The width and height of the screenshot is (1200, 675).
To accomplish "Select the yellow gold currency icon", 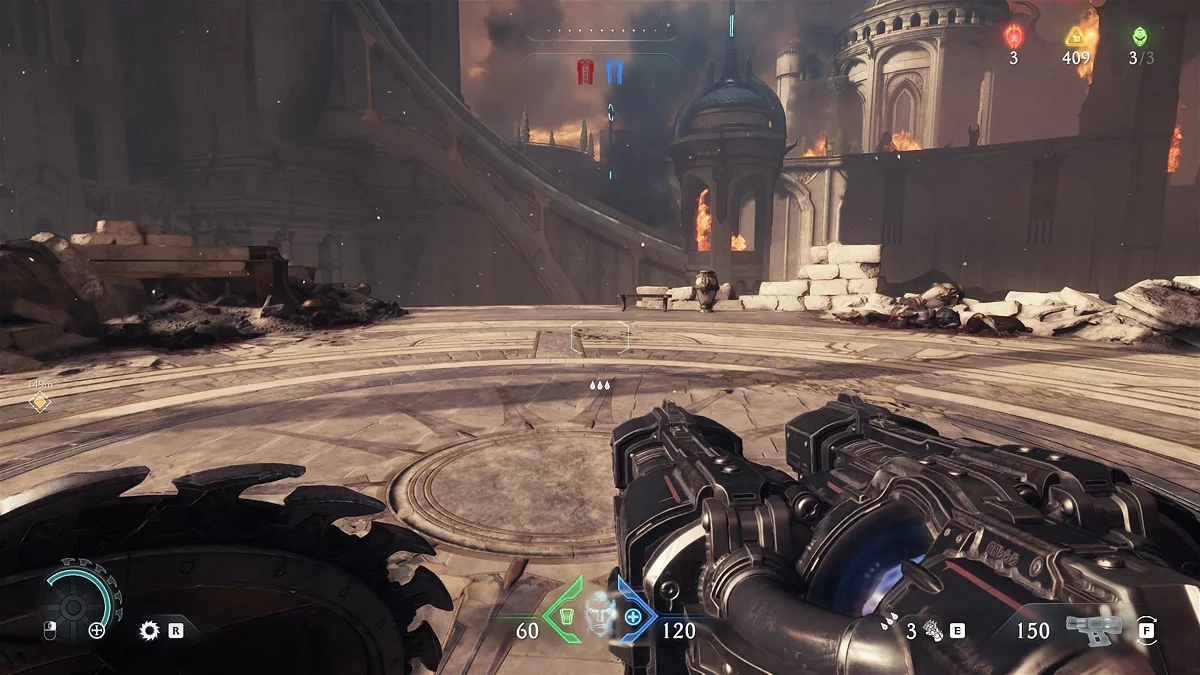I will pos(1075,36).
